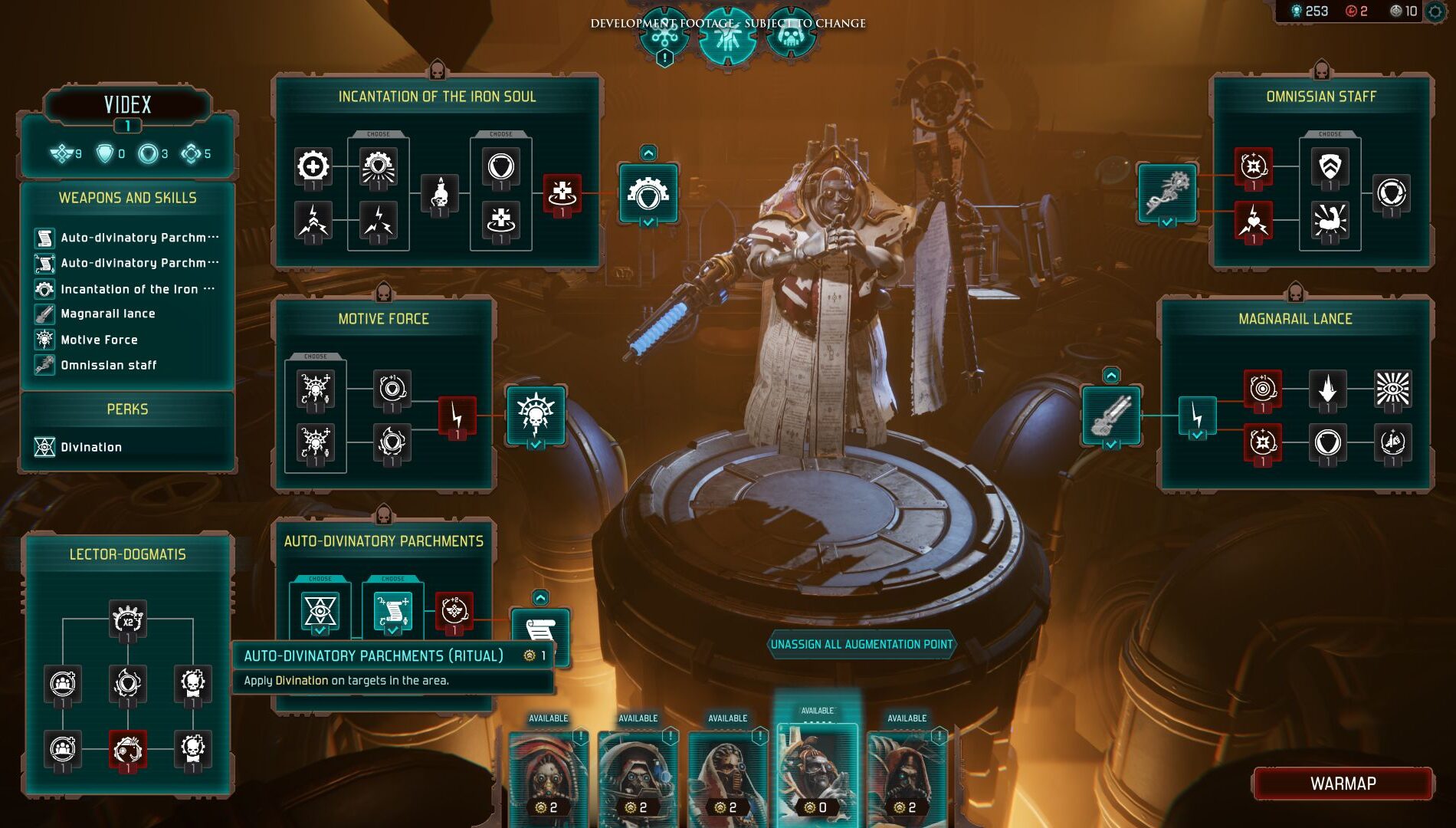Unassign all augmentation points
The image size is (1456, 828).
point(861,645)
